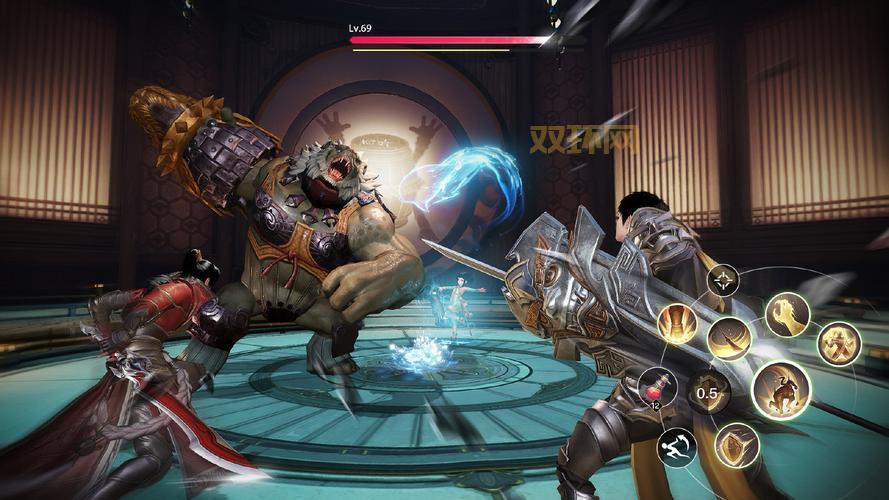The image size is (889, 500).
Task: Tap the dodge dash running icon
Action: pyautogui.click(x=676, y=447)
